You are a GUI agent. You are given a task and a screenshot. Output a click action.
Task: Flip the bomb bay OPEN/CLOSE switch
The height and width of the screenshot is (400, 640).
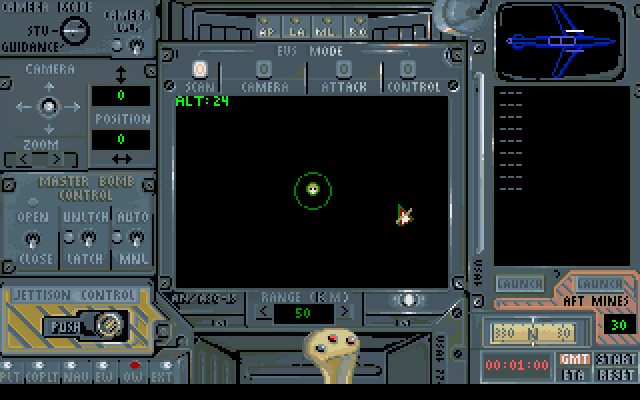[x=32, y=238]
